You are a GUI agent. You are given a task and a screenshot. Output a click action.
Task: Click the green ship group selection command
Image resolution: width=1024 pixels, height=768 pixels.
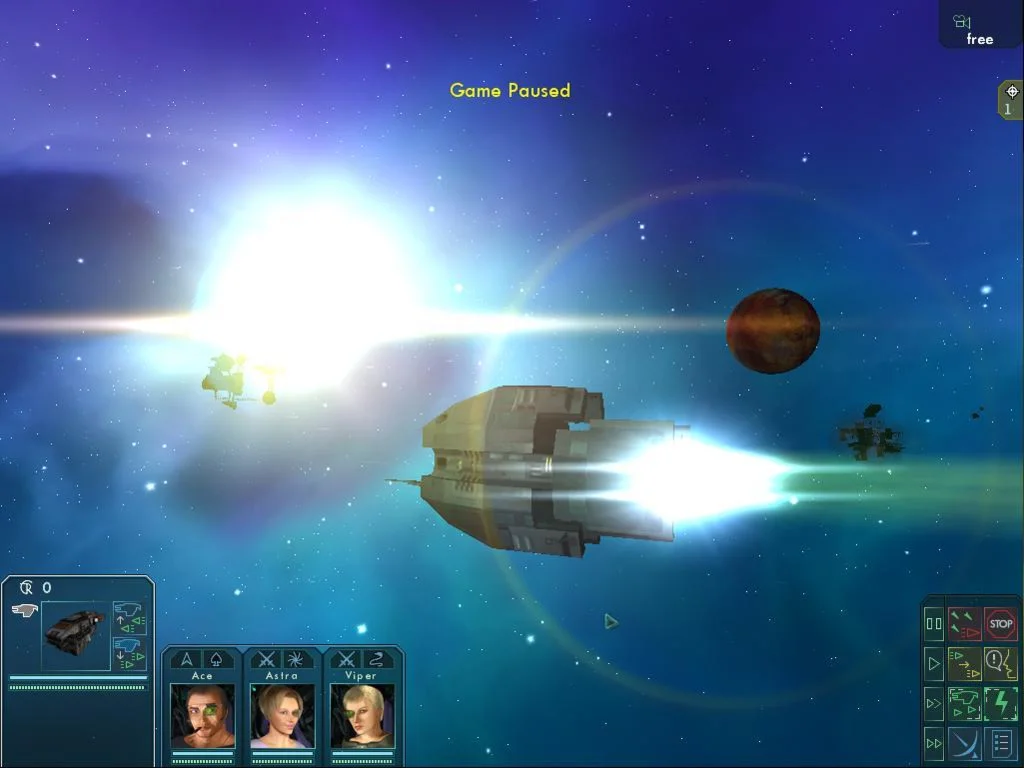click(x=965, y=703)
